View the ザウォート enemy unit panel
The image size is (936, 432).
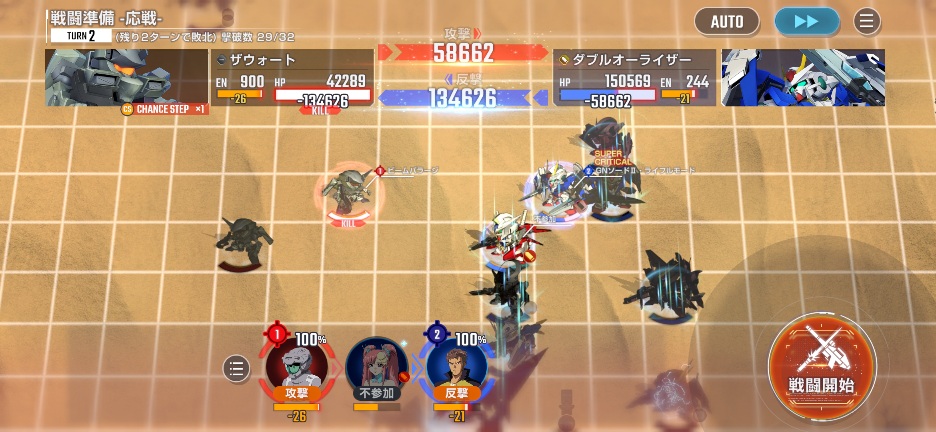pos(292,78)
